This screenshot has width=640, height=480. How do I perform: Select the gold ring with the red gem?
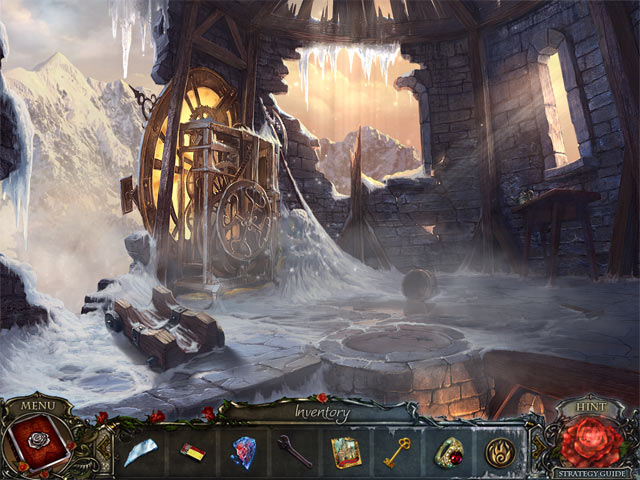(x=449, y=453)
